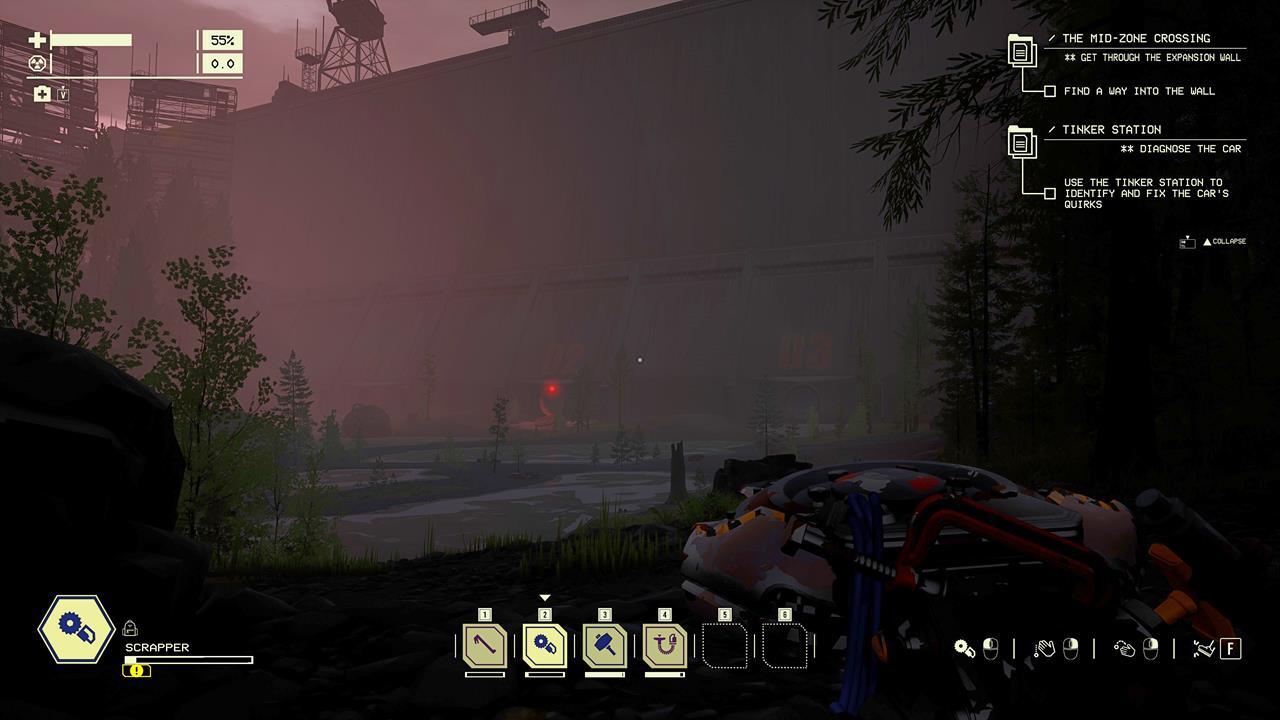1280x720 pixels.
Task: Click the backpack icon above the Scrapper label
Action: [x=130, y=628]
